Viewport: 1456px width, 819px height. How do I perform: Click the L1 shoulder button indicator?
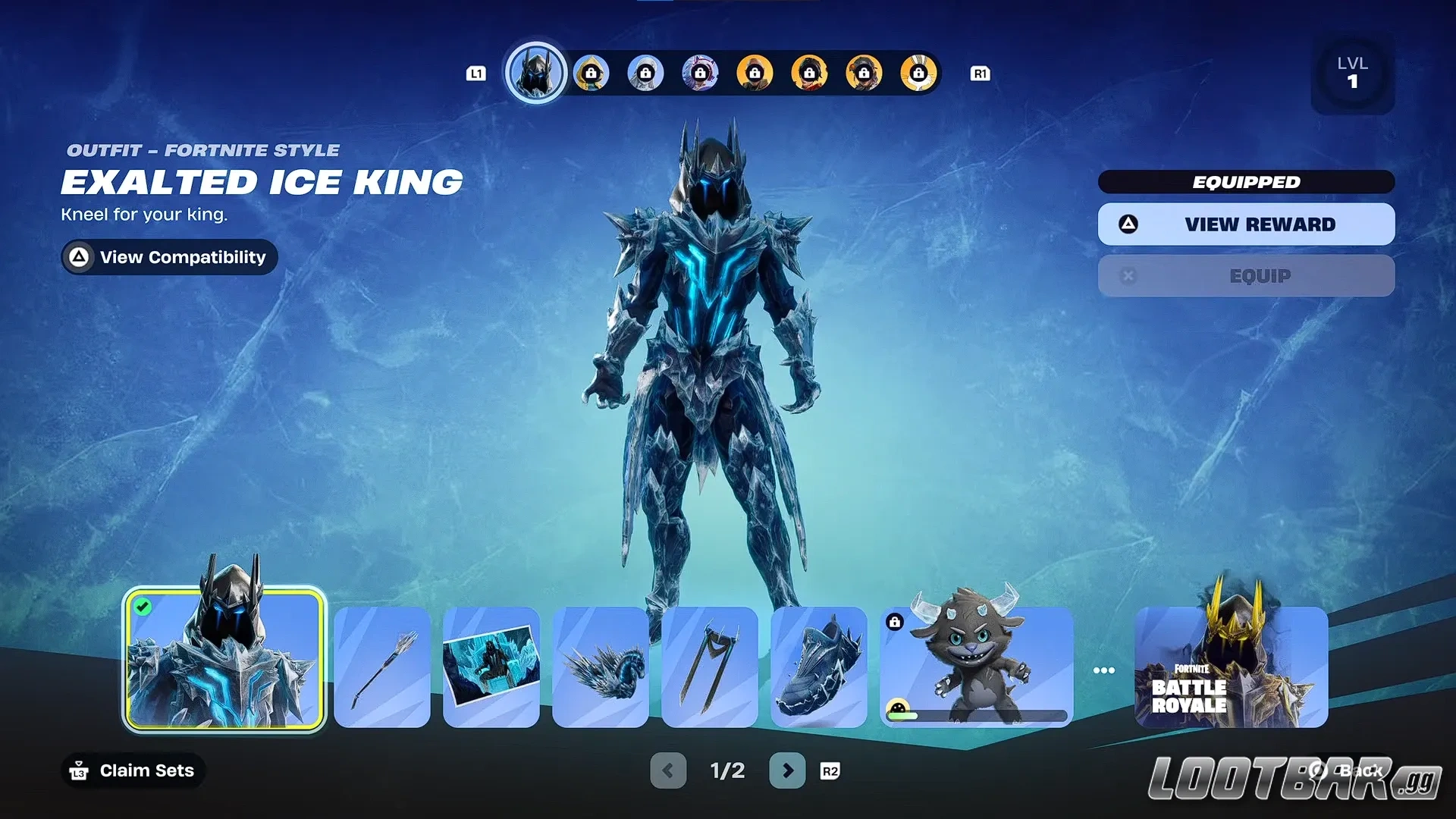(x=477, y=73)
